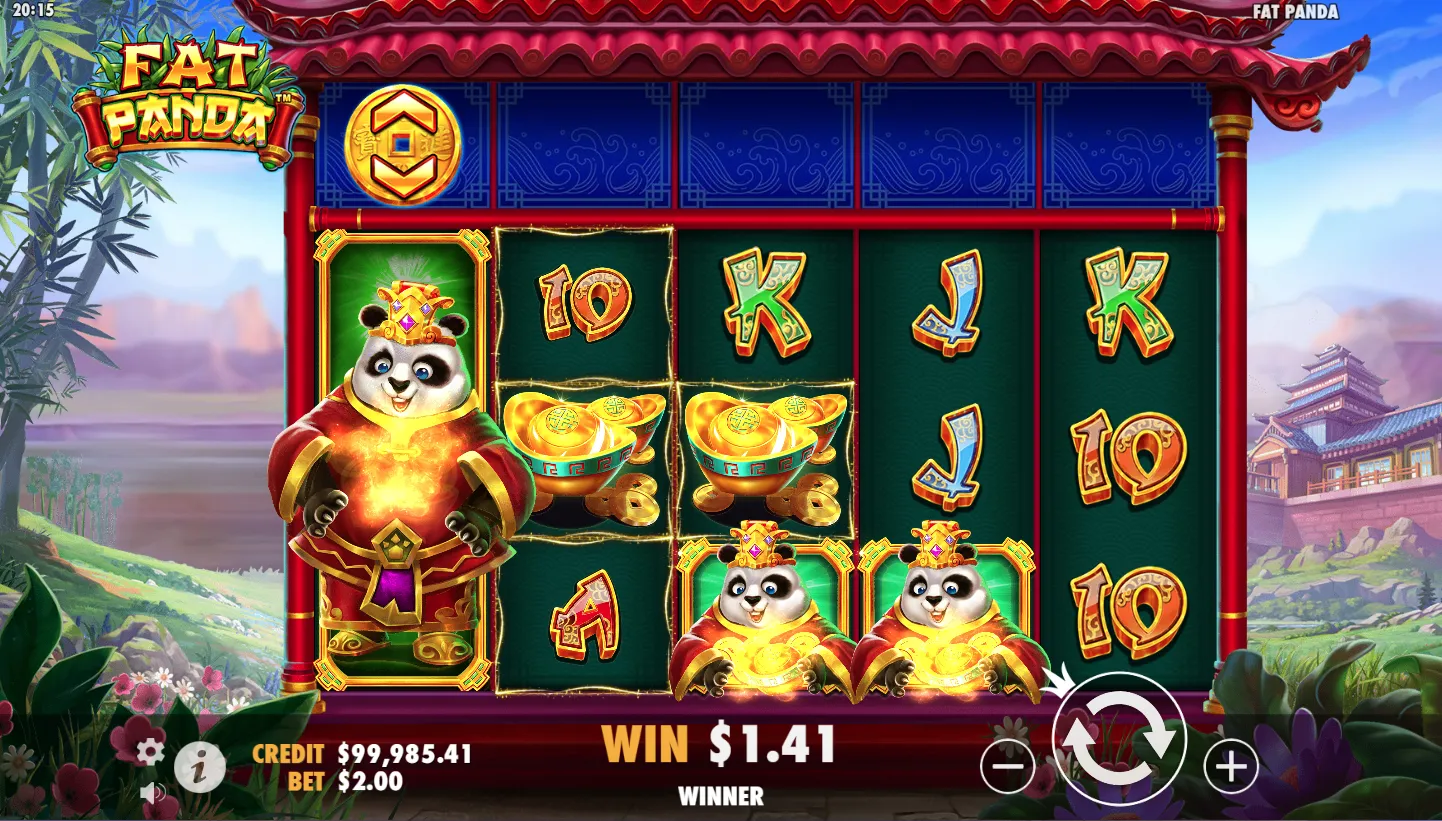Spin the reels with the circular arrows button
This screenshot has width=1442, height=821.
click(1119, 741)
